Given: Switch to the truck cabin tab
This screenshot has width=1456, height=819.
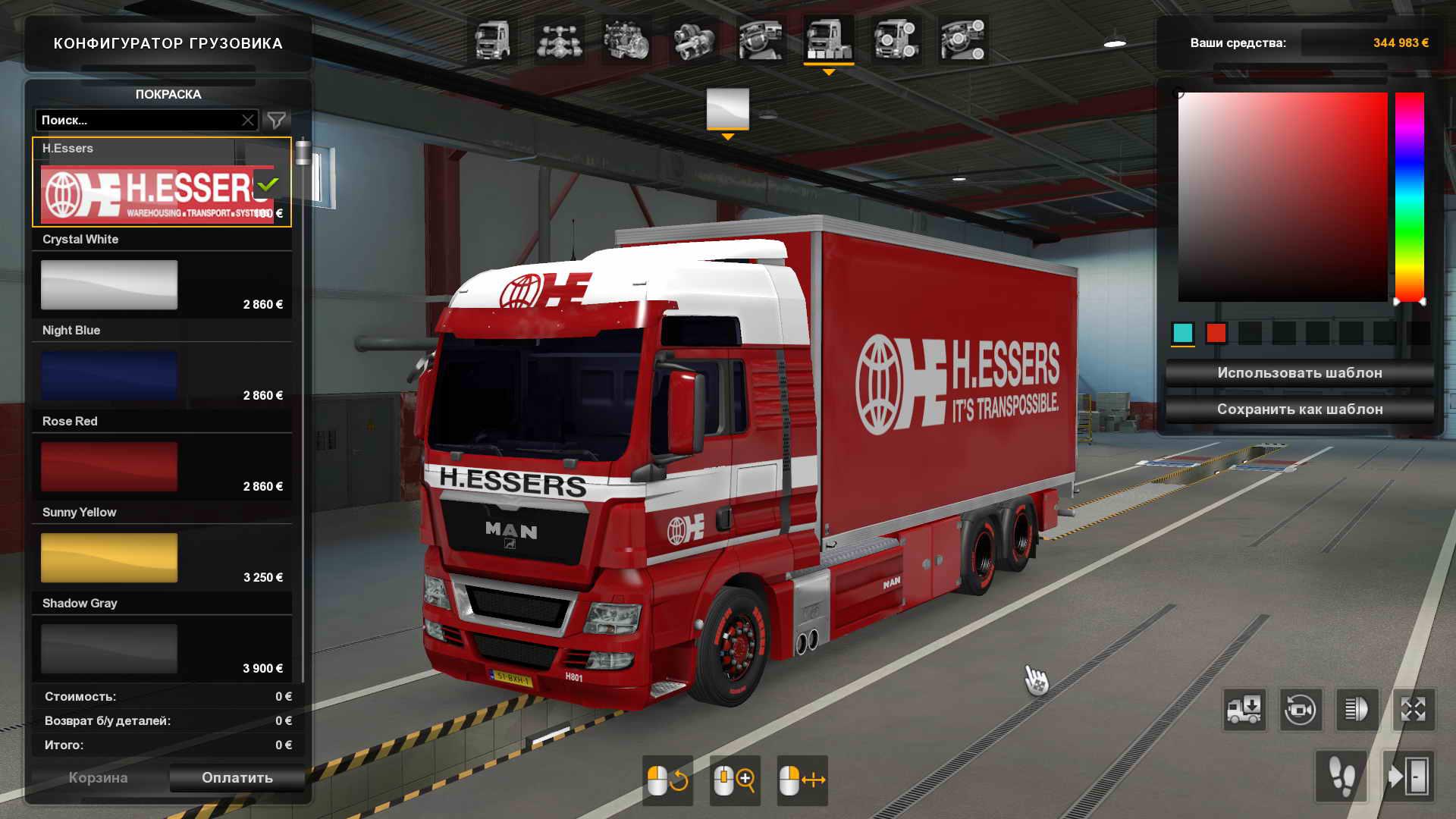Looking at the screenshot, I should [492, 40].
